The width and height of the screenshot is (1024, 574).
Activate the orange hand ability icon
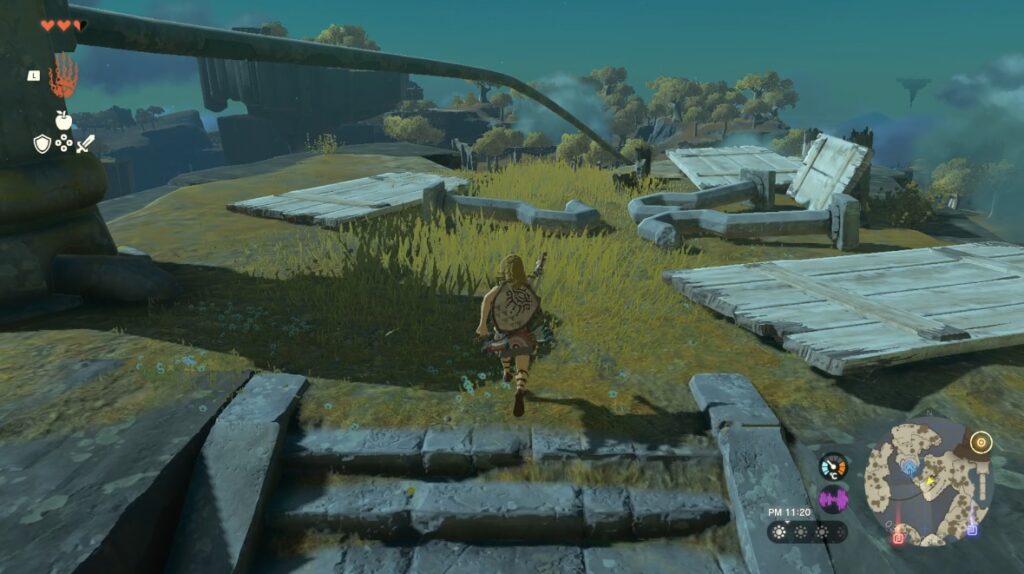click(63, 76)
